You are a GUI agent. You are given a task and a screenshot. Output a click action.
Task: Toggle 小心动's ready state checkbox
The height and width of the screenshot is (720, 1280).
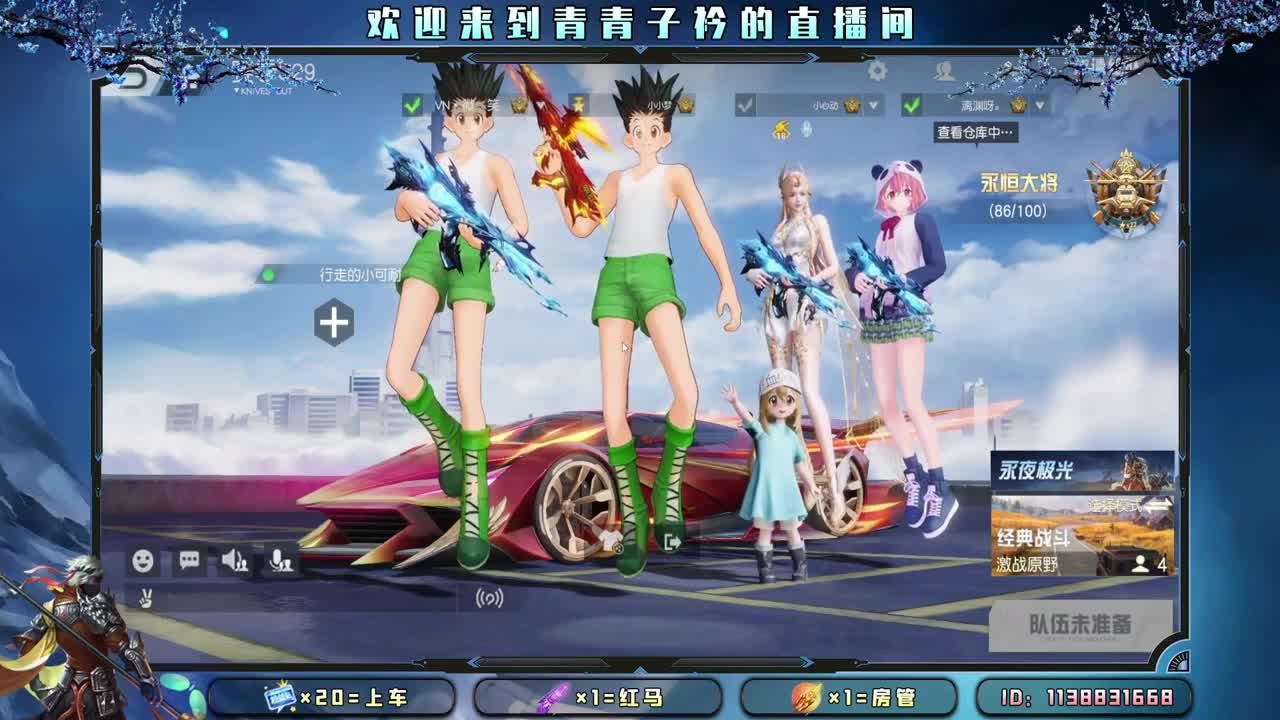(x=743, y=104)
